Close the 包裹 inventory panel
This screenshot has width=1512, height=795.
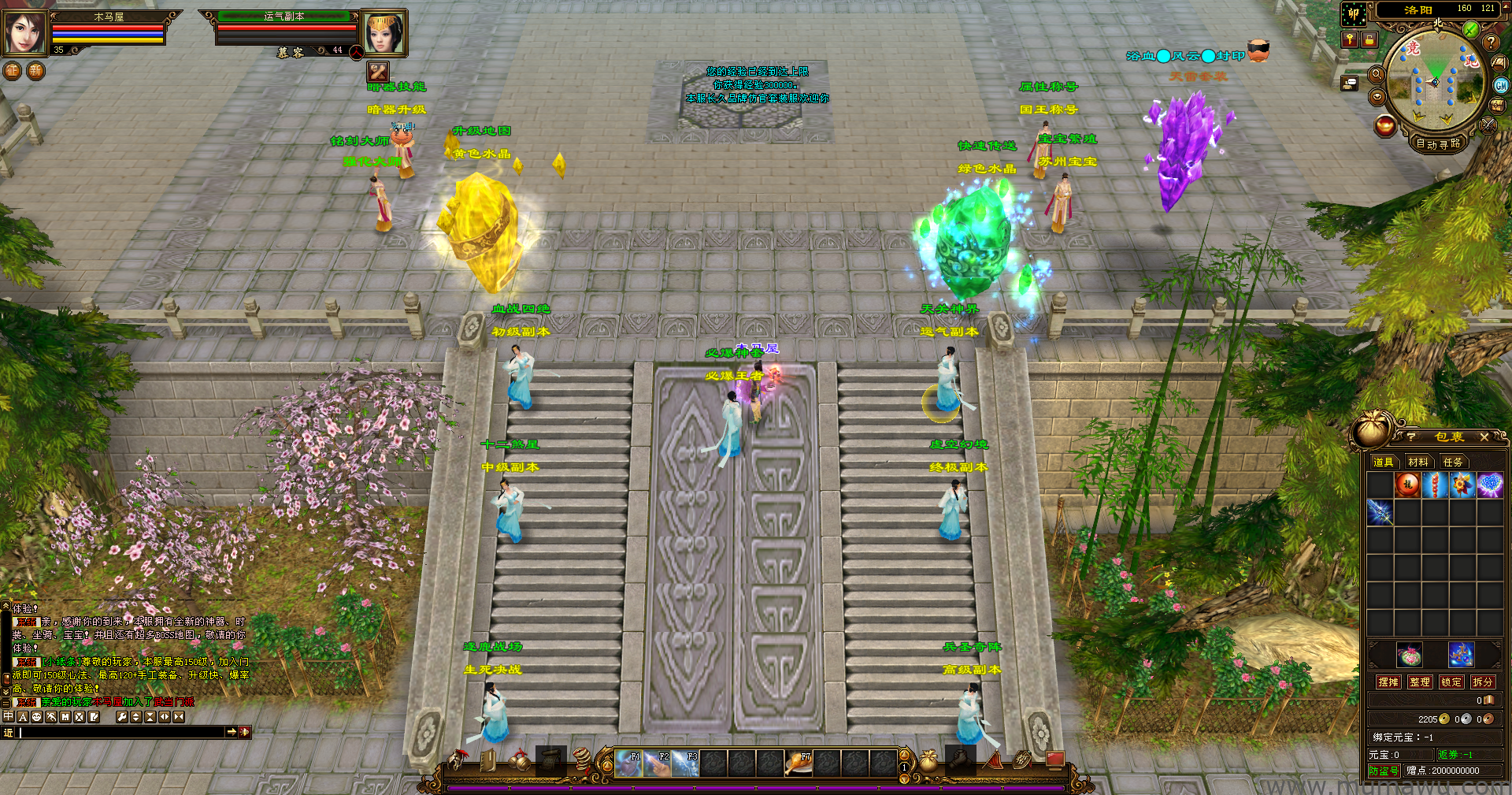point(1484,437)
